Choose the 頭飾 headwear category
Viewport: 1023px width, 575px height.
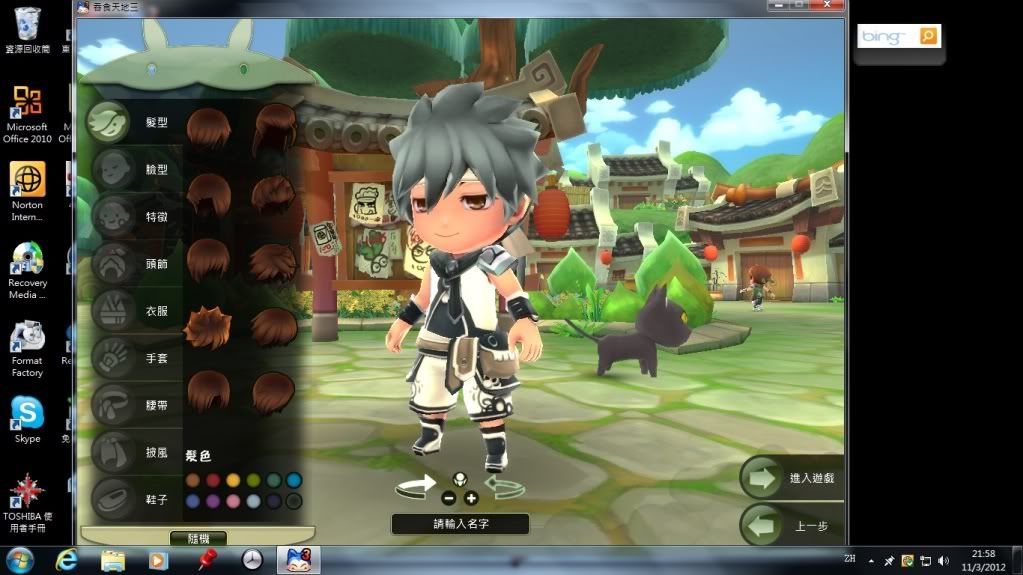click(x=110, y=264)
